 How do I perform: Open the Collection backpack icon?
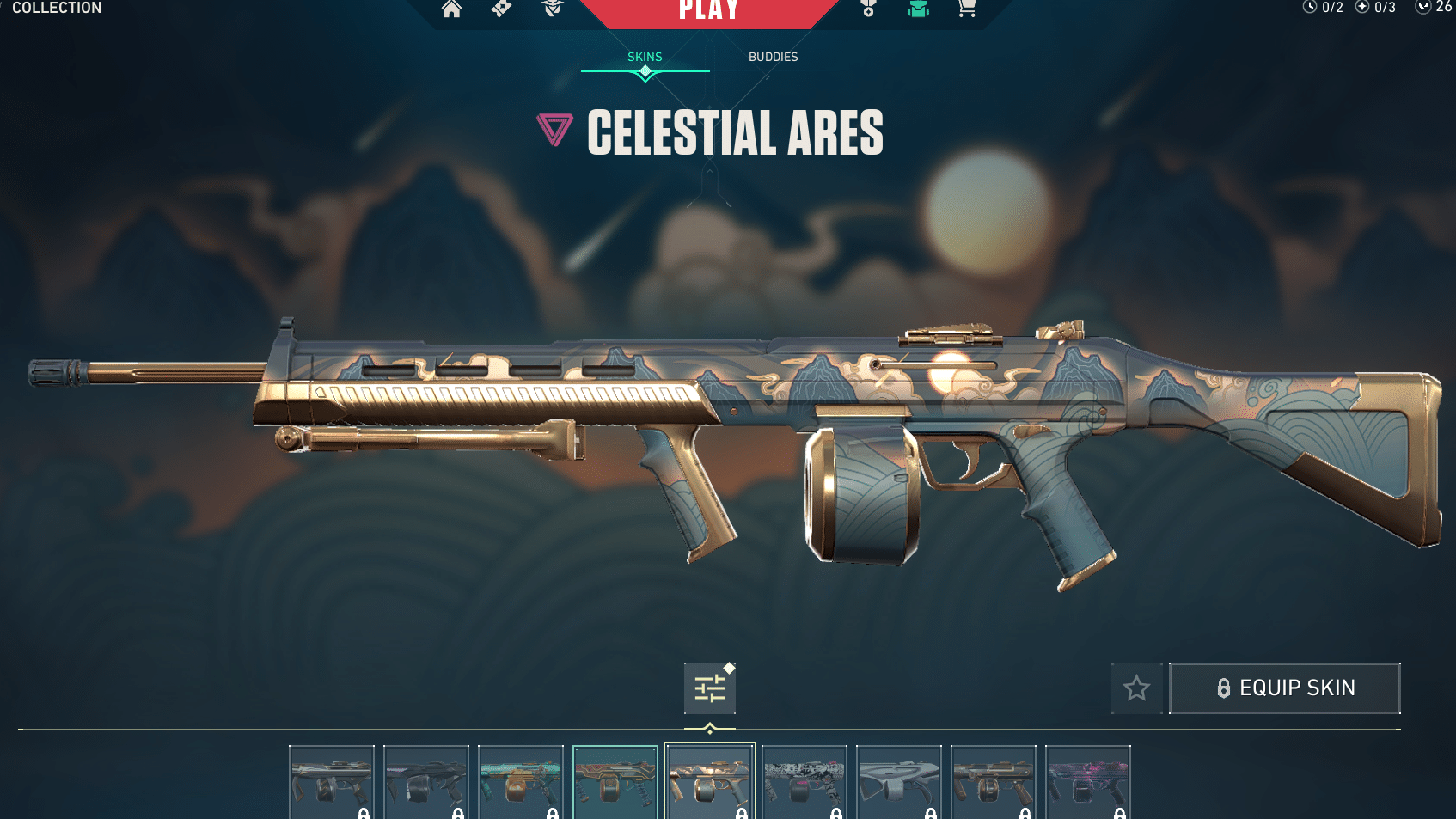(x=917, y=10)
